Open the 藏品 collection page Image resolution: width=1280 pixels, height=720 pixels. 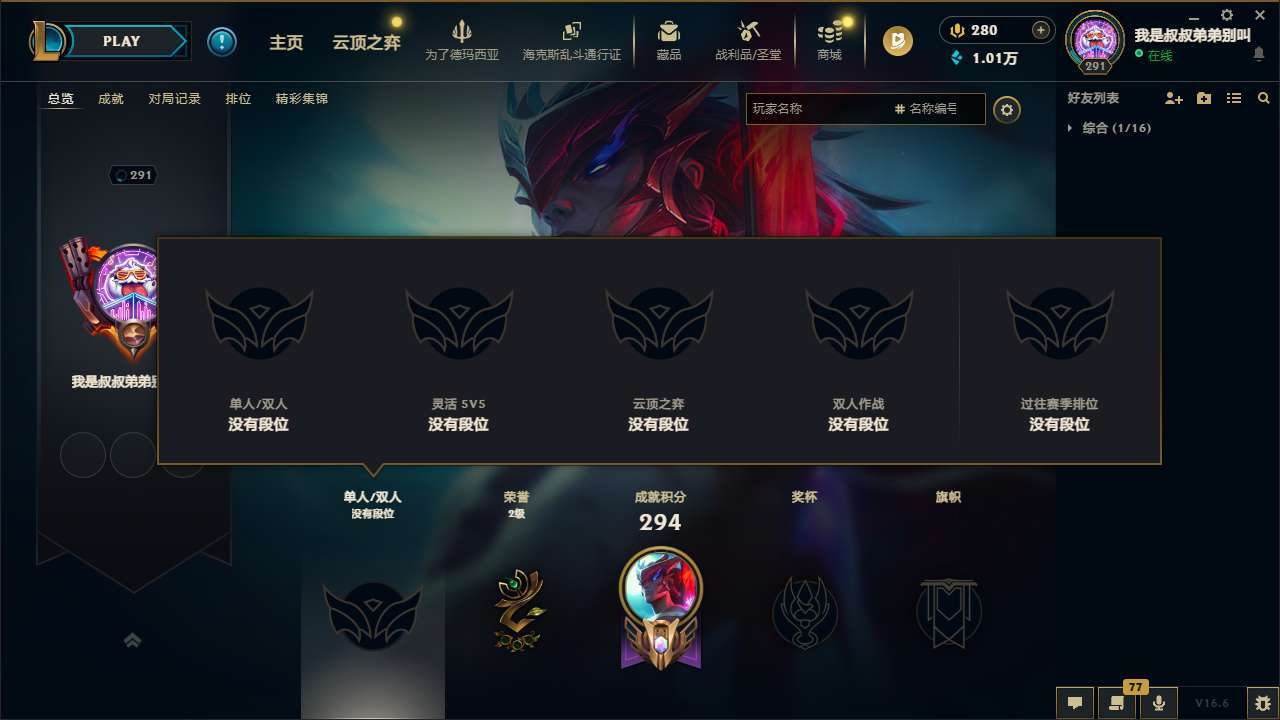pos(669,40)
